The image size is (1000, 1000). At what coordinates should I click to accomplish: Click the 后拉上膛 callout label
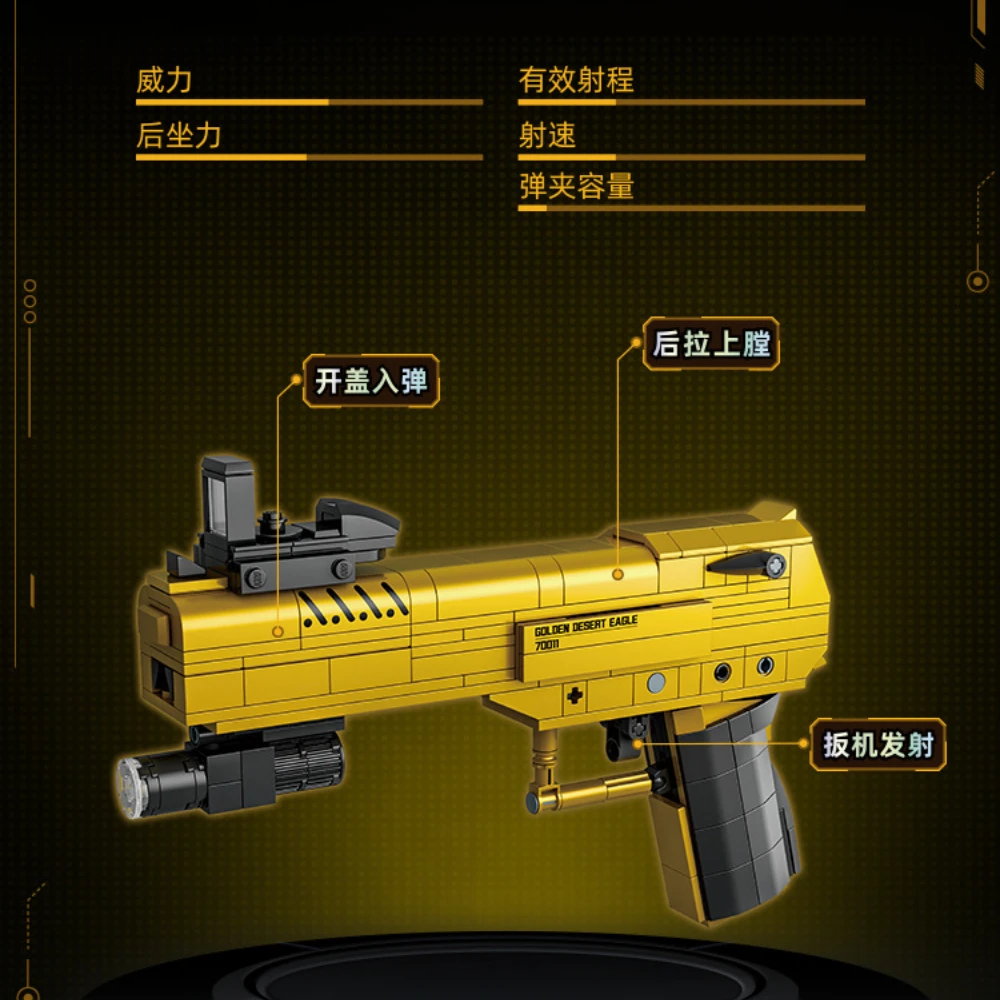tap(711, 344)
